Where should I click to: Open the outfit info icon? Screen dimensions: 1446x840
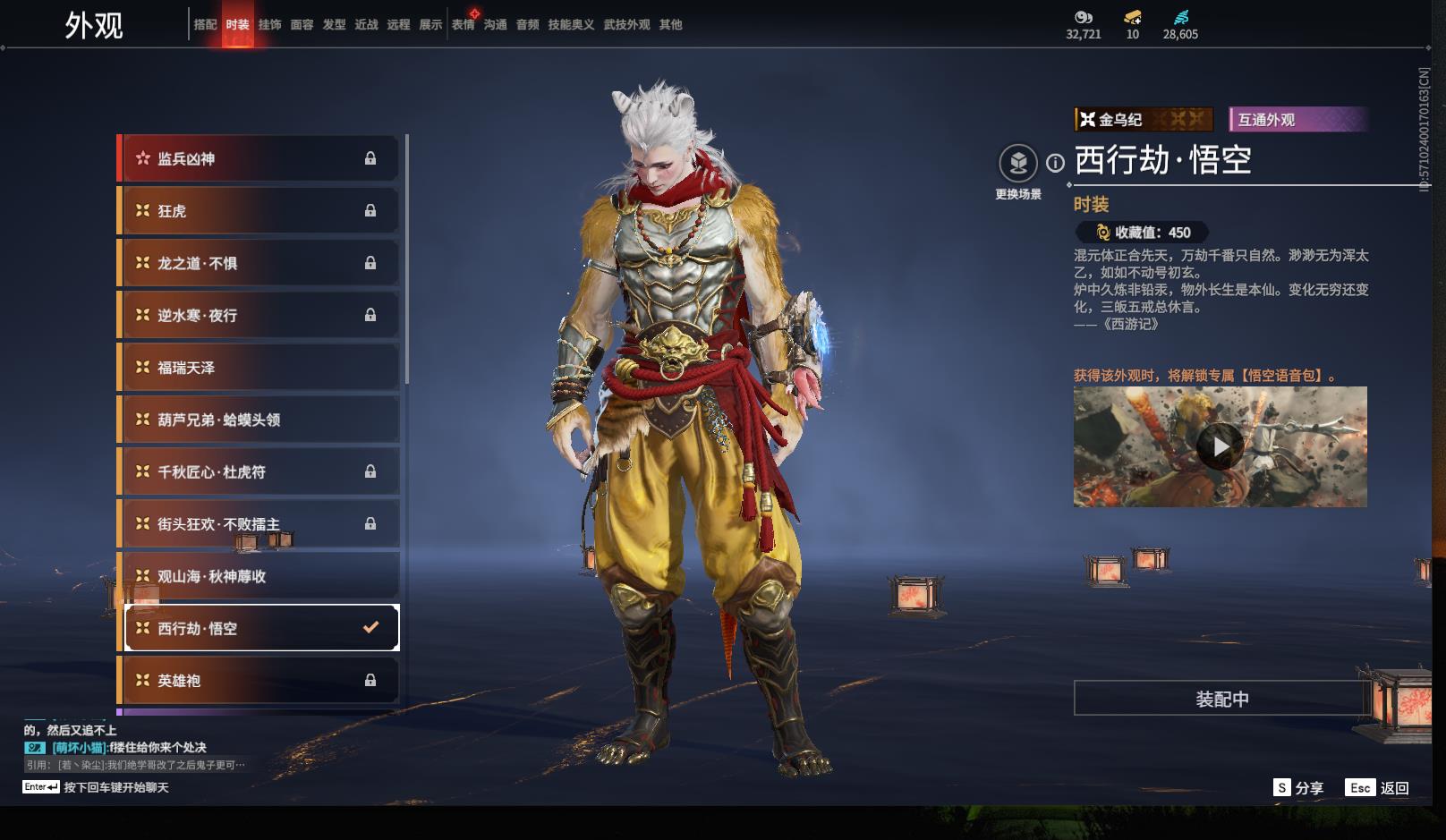(1056, 163)
